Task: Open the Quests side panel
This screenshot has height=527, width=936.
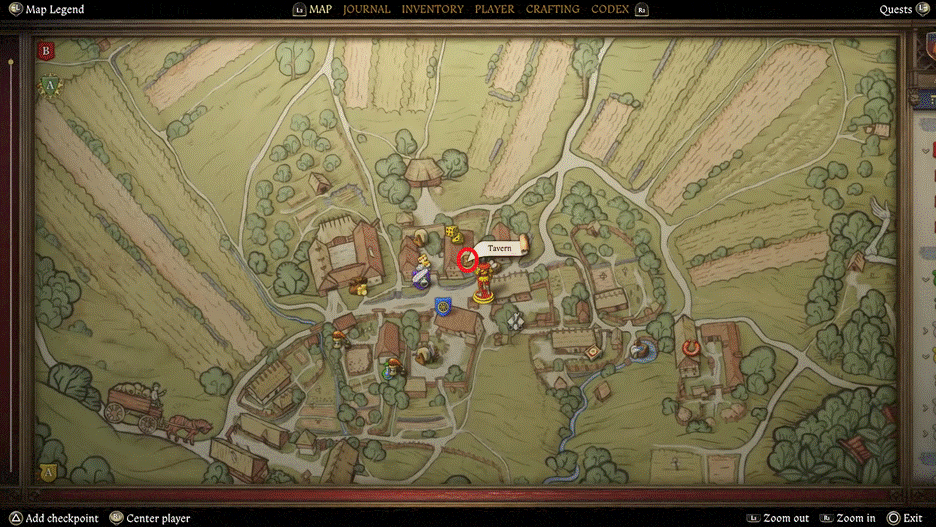Action: (x=895, y=9)
